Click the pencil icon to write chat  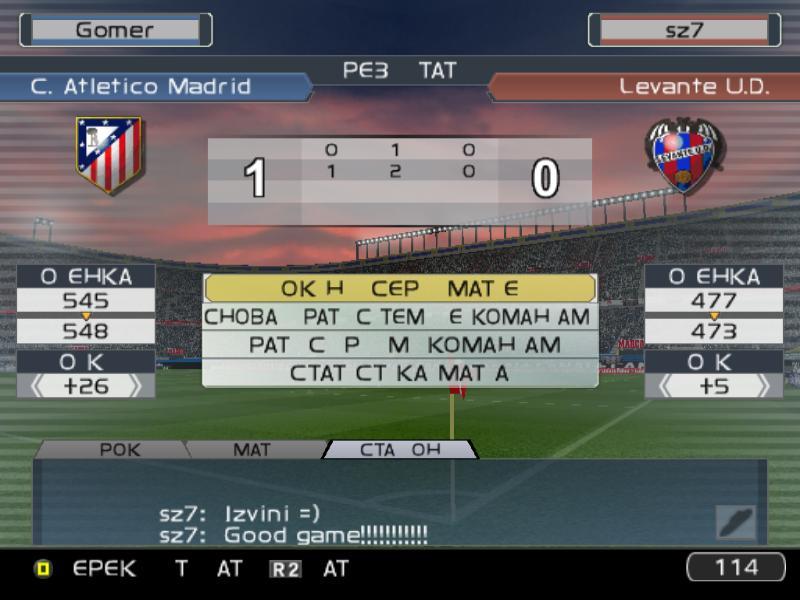(735, 522)
